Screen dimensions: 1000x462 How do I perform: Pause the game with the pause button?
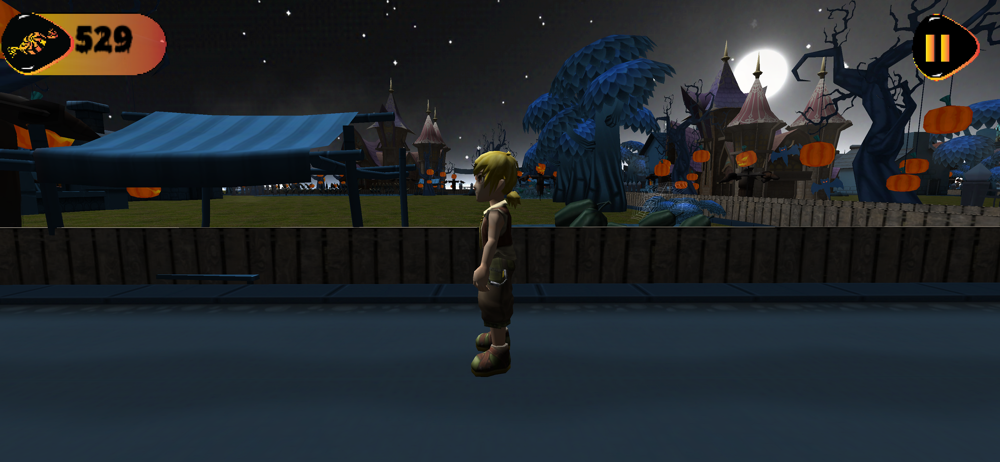pyautogui.click(x=939, y=46)
